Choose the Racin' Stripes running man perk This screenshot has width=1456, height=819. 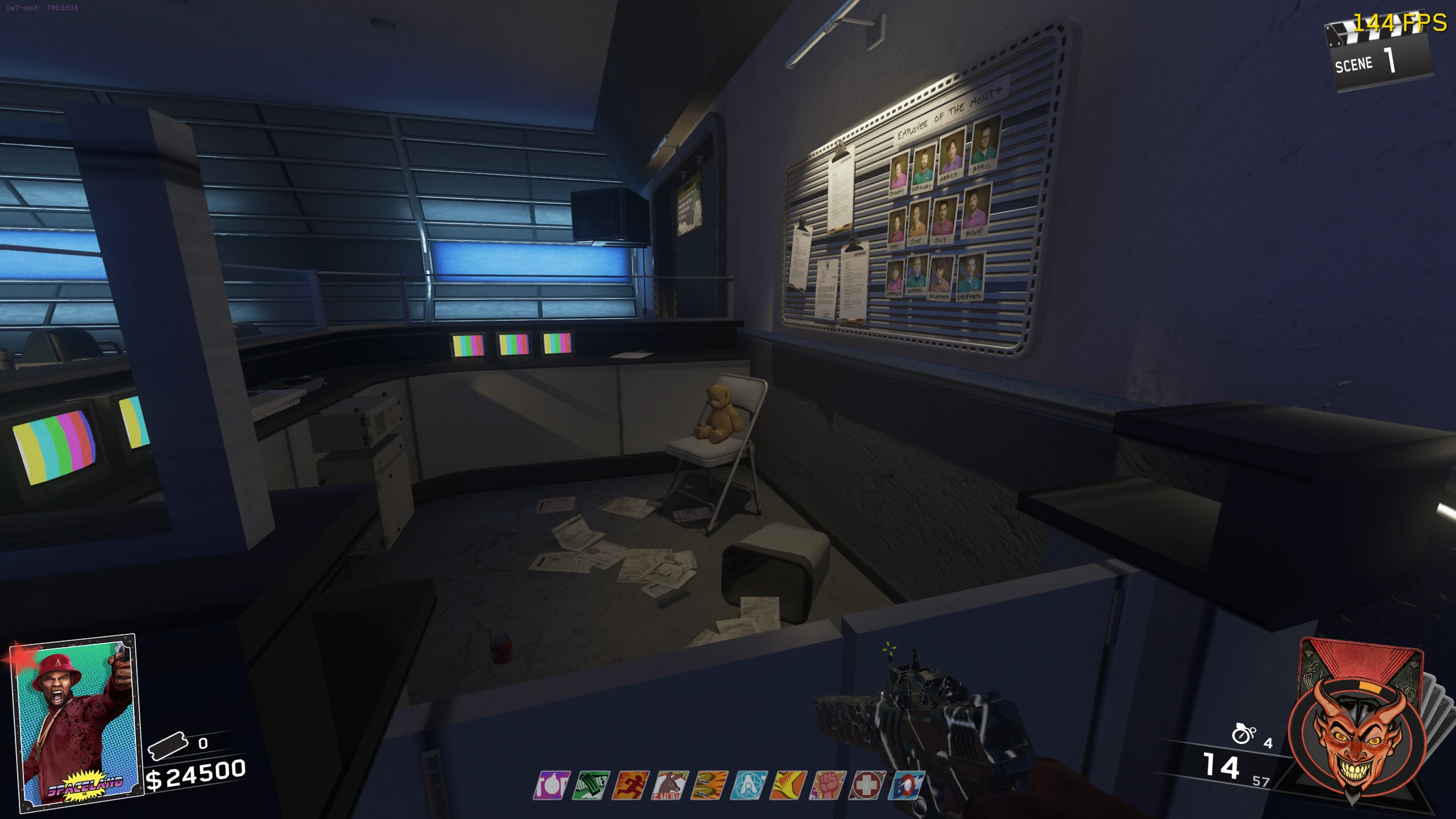click(631, 785)
